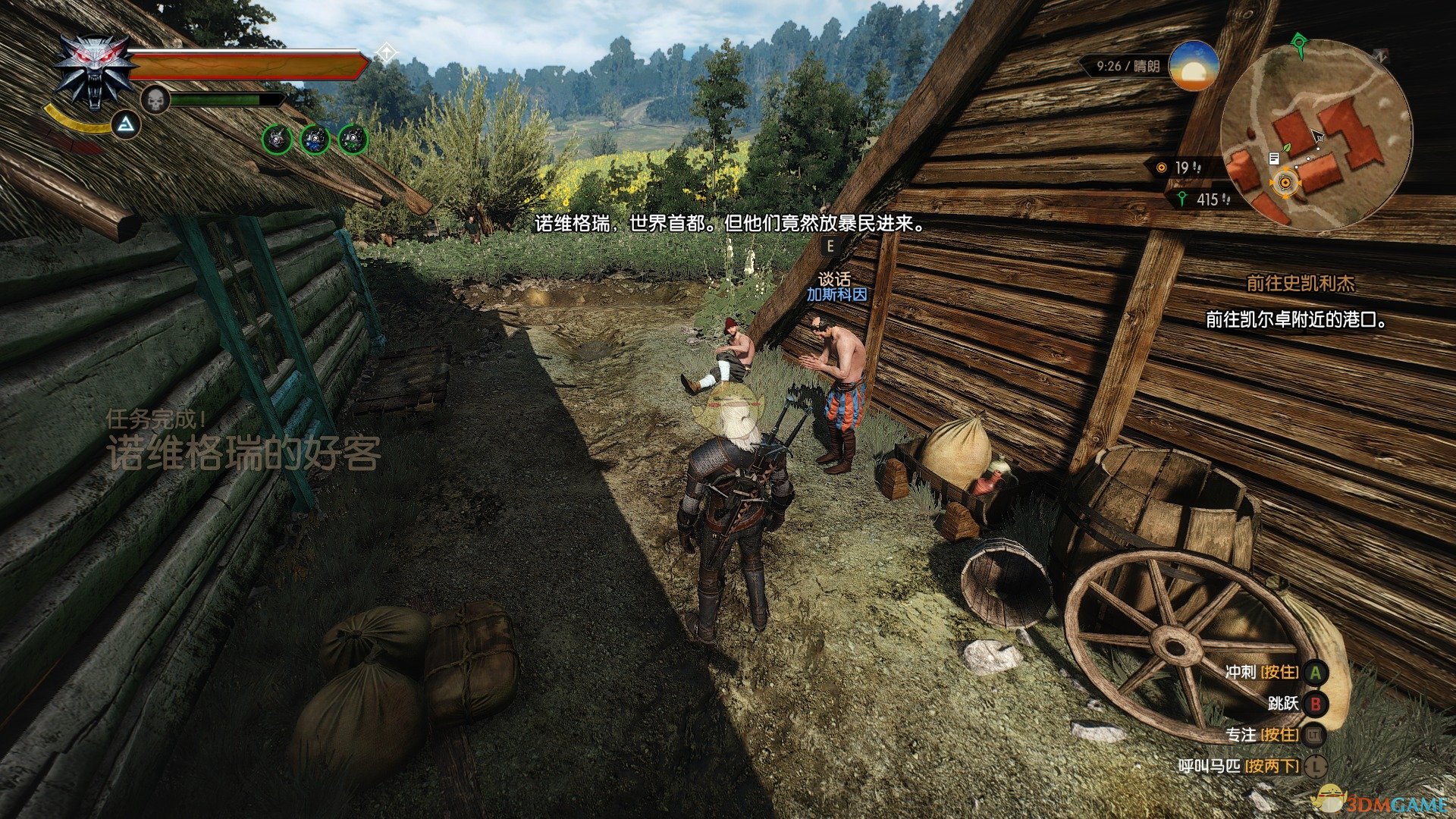Click the toxicity skull icon
The image size is (1456, 819).
point(155,100)
